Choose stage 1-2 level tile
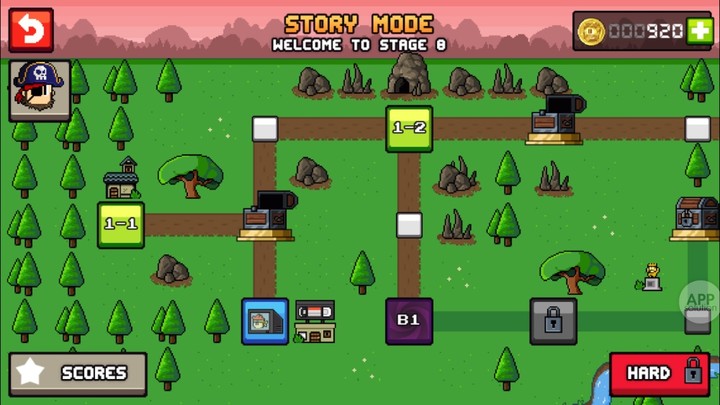 [409, 128]
